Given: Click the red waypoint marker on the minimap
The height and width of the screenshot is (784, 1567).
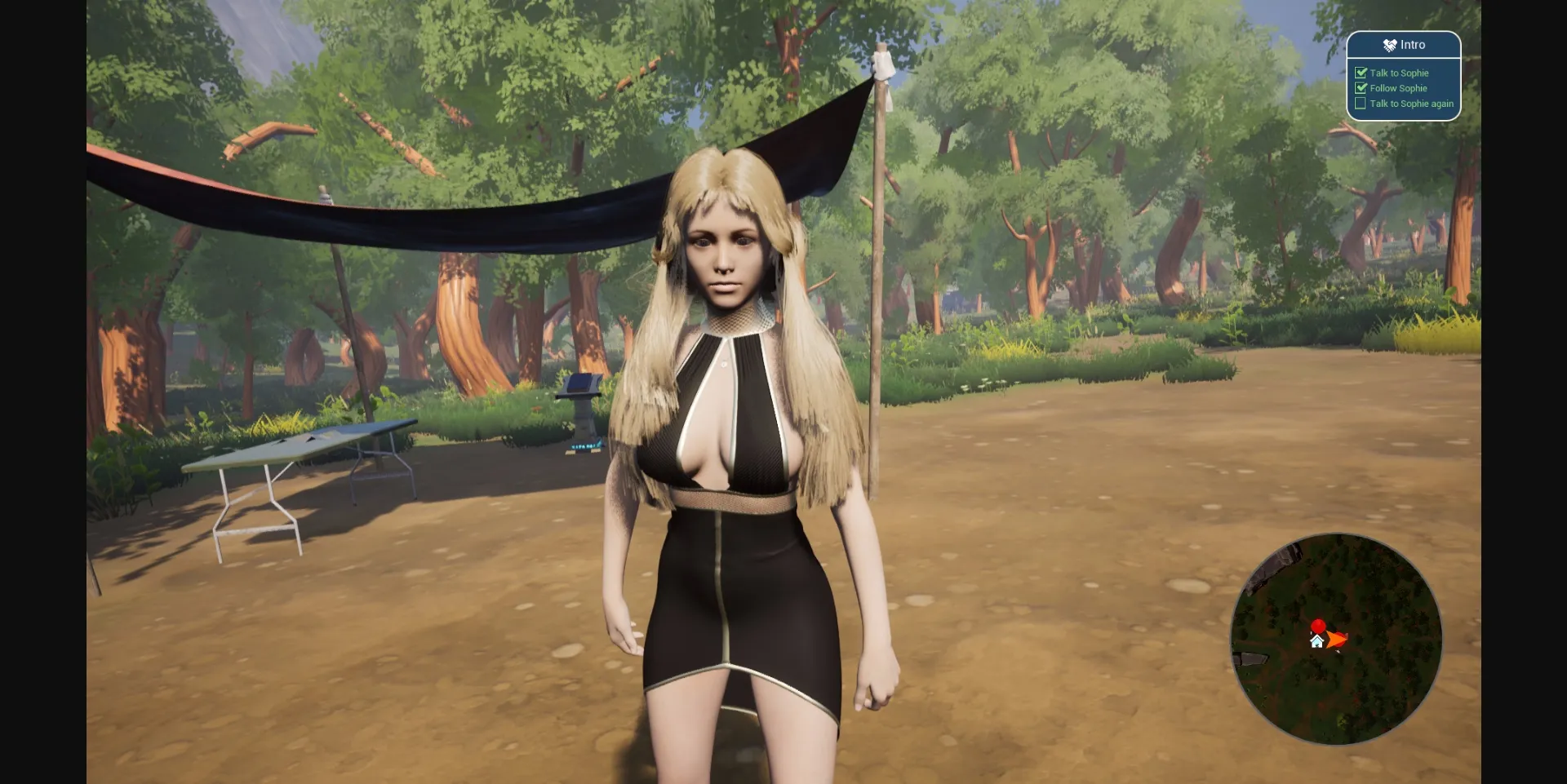Looking at the screenshot, I should tap(1319, 626).
